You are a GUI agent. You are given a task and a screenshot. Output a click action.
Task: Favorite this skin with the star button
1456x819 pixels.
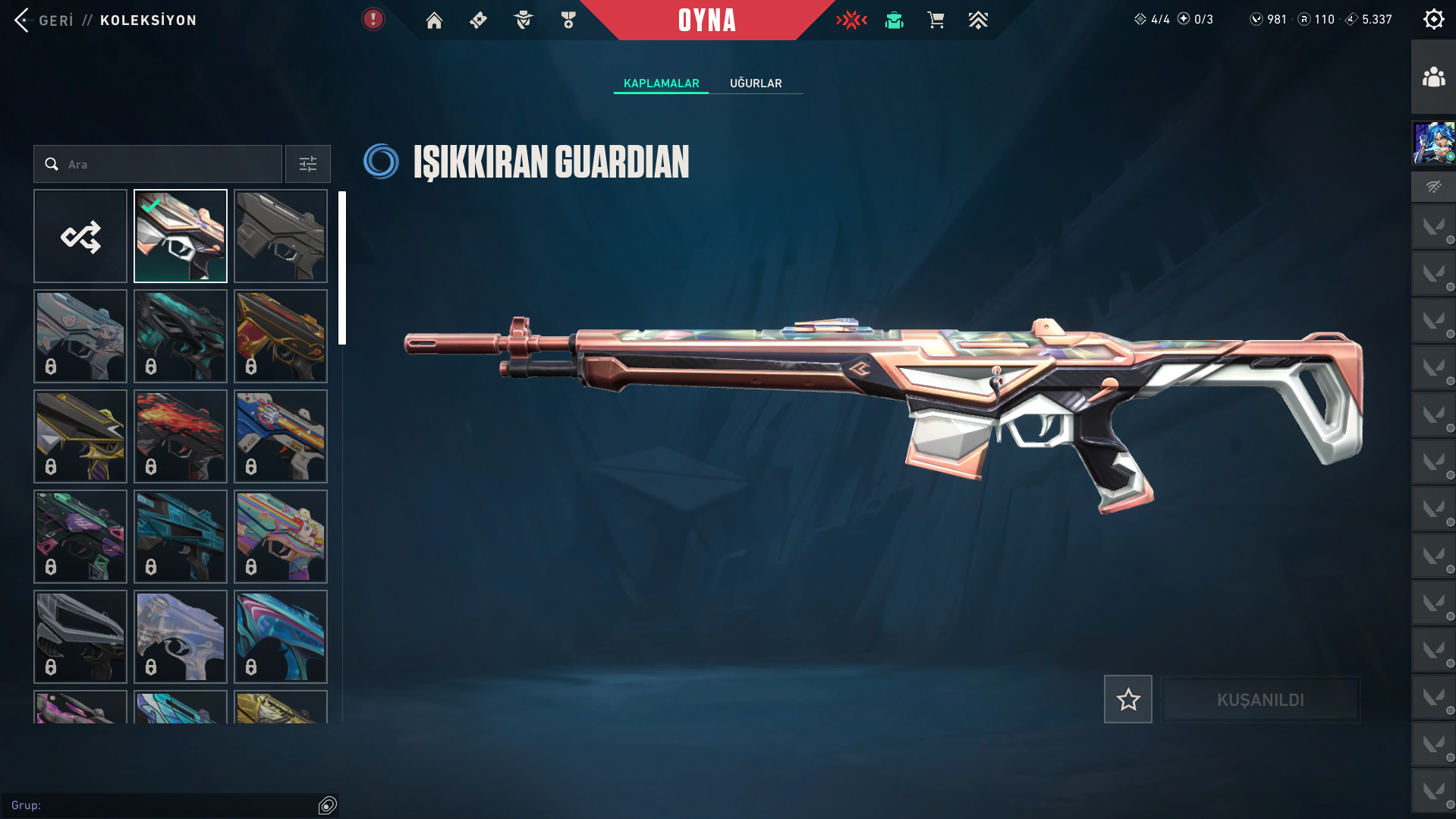(1127, 699)
